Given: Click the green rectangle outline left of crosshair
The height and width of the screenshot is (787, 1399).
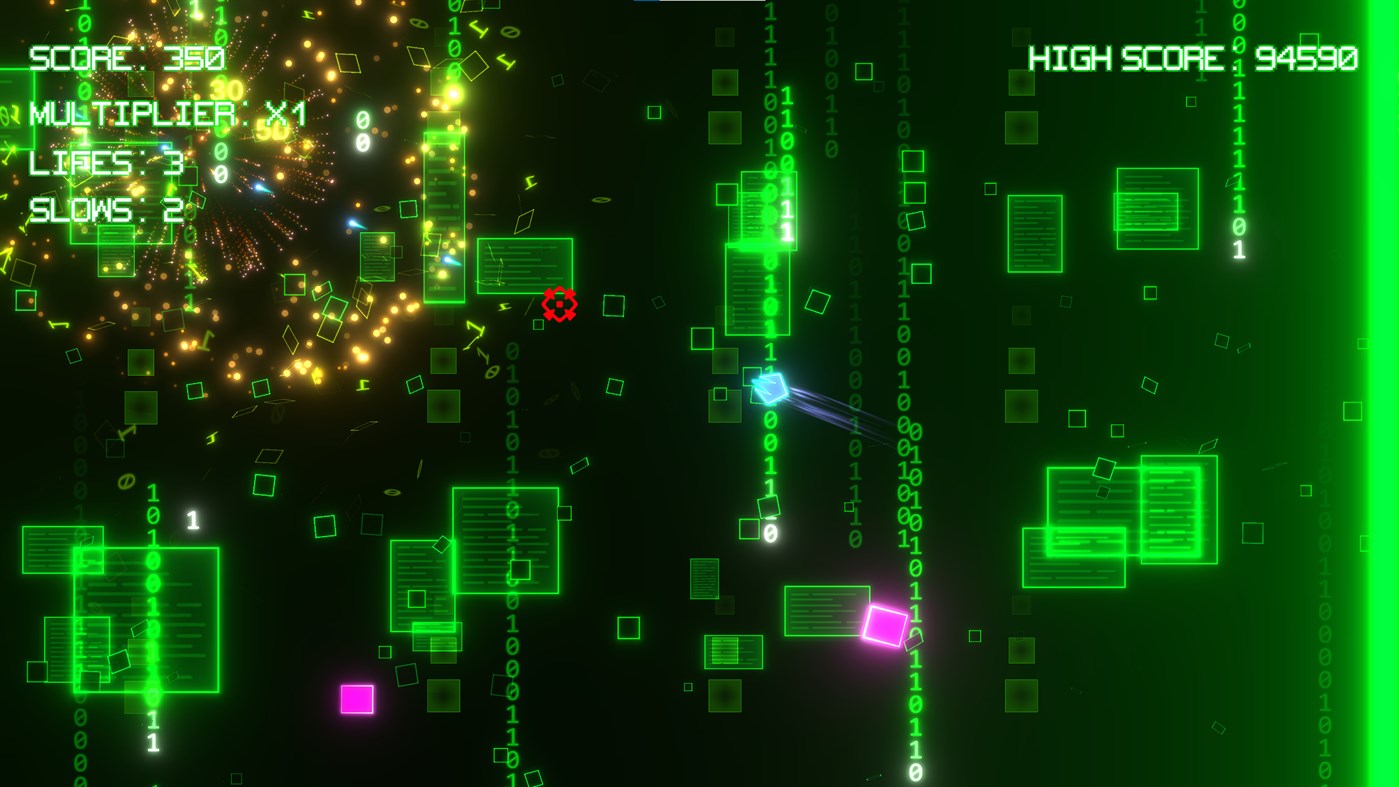Looking at the screenshot, I should coord(524,266).
